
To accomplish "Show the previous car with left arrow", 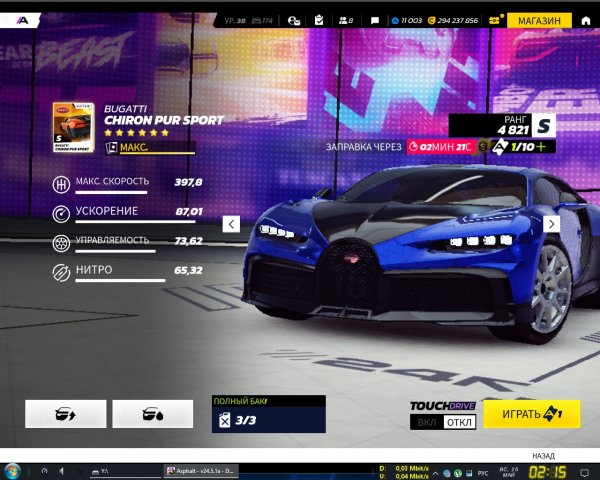I will click(231, 224).
